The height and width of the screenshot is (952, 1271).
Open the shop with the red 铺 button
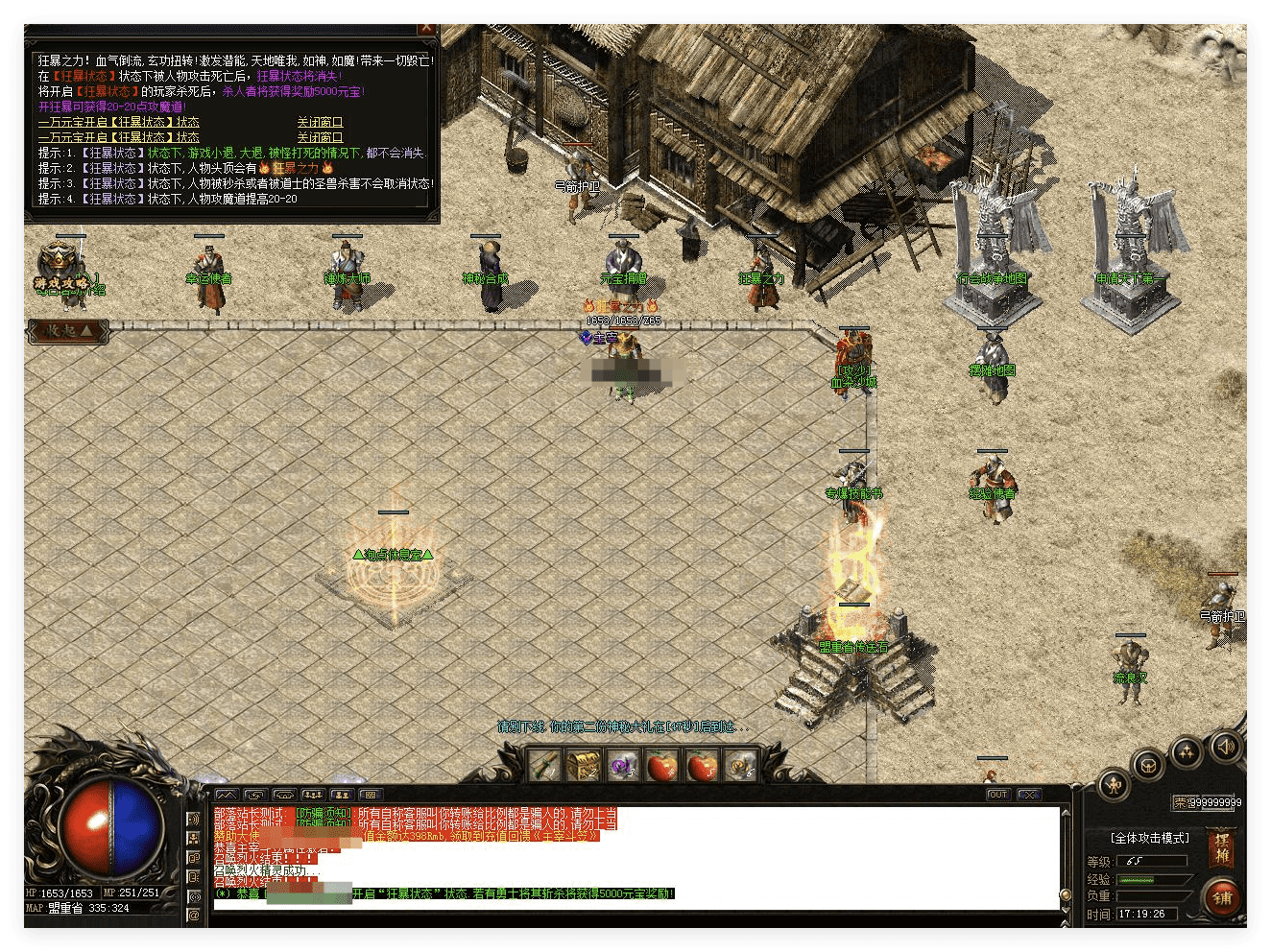tap(1222, 898)
